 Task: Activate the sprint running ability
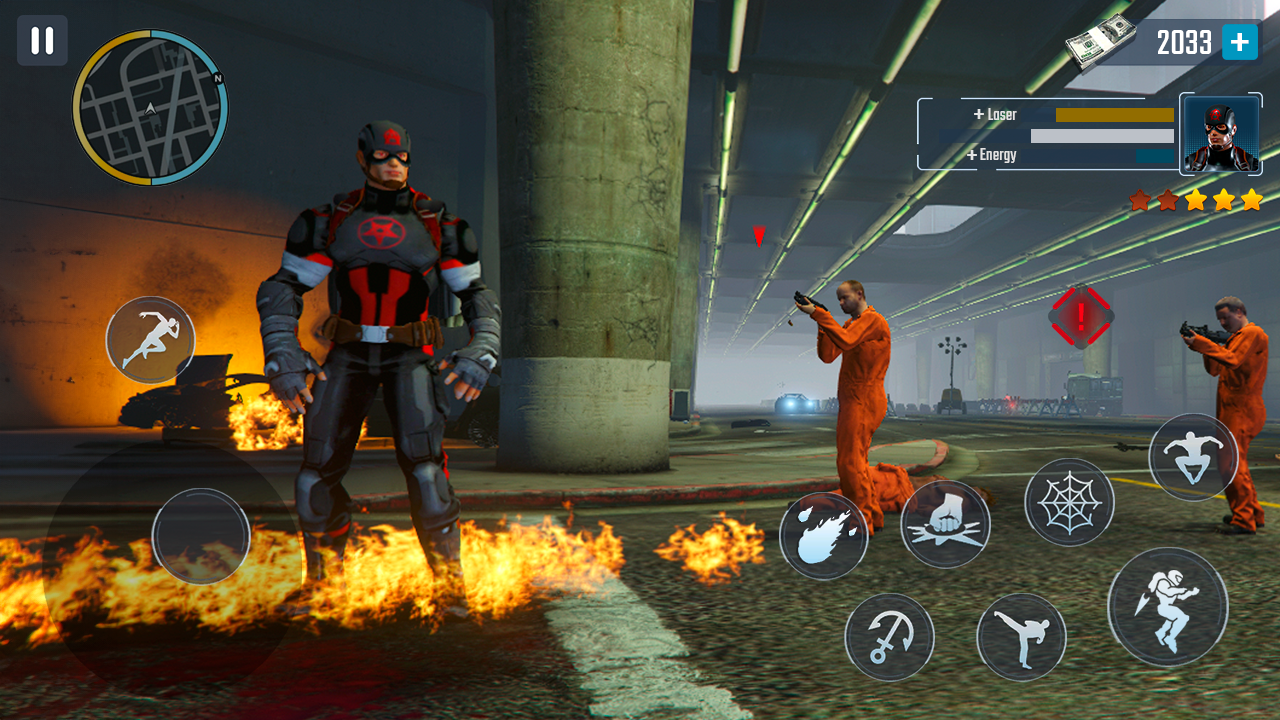tap(150, 340)
